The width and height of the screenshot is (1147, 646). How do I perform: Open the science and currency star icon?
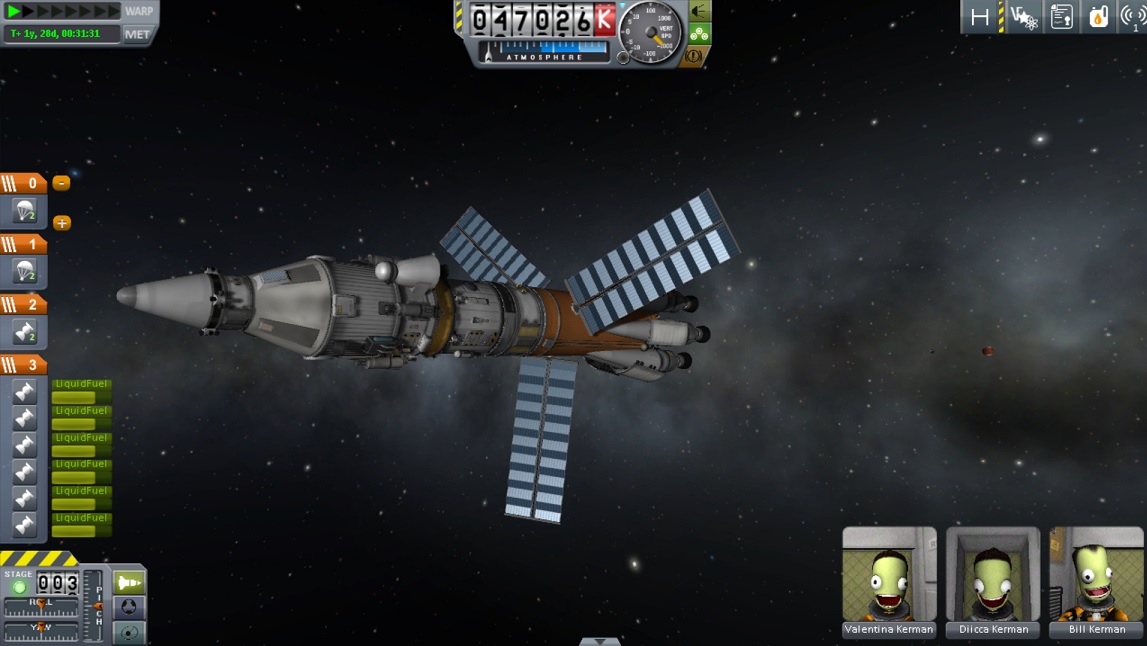[1023, 17]
